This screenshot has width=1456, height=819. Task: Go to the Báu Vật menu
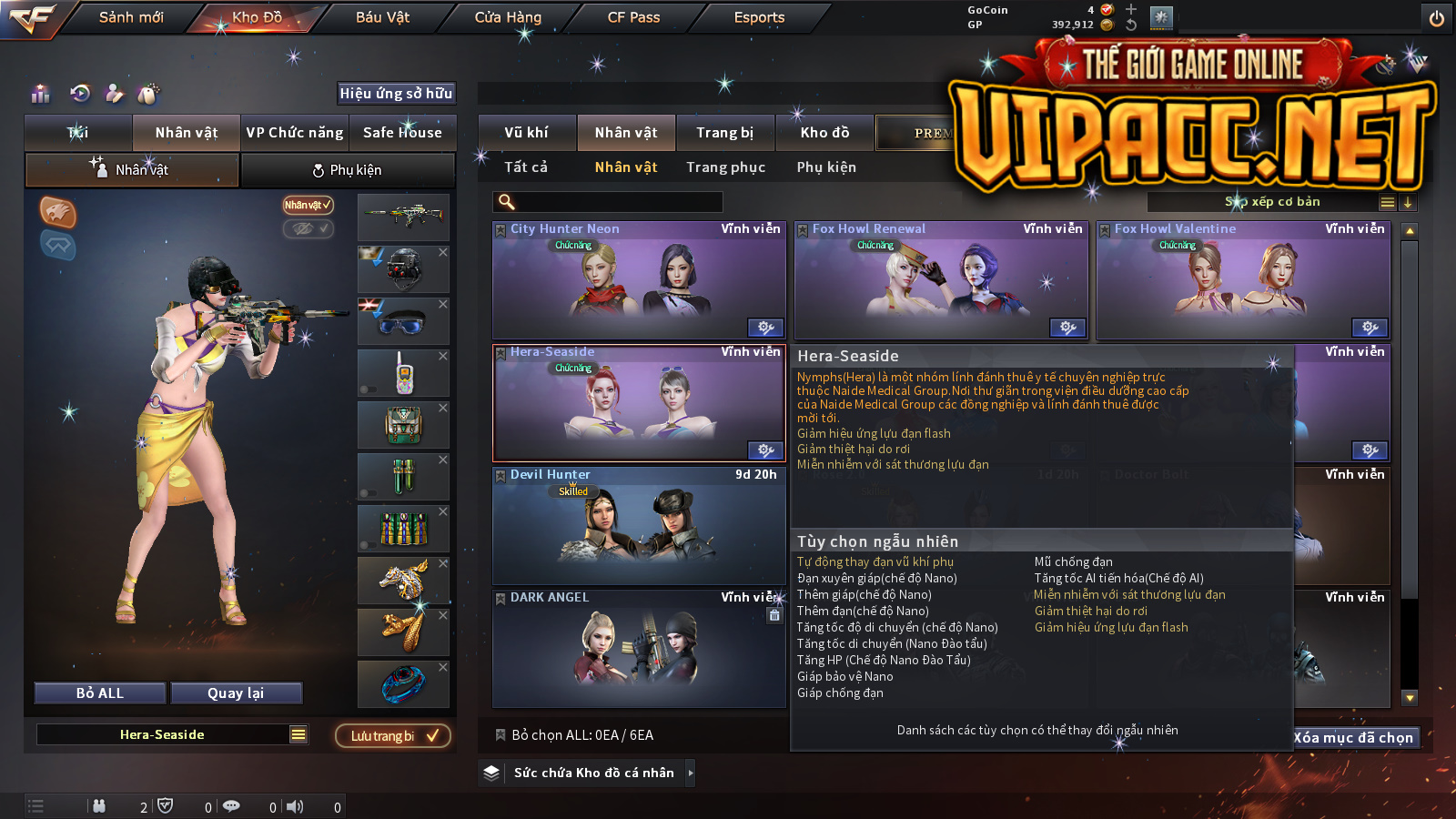pos(382,17)
